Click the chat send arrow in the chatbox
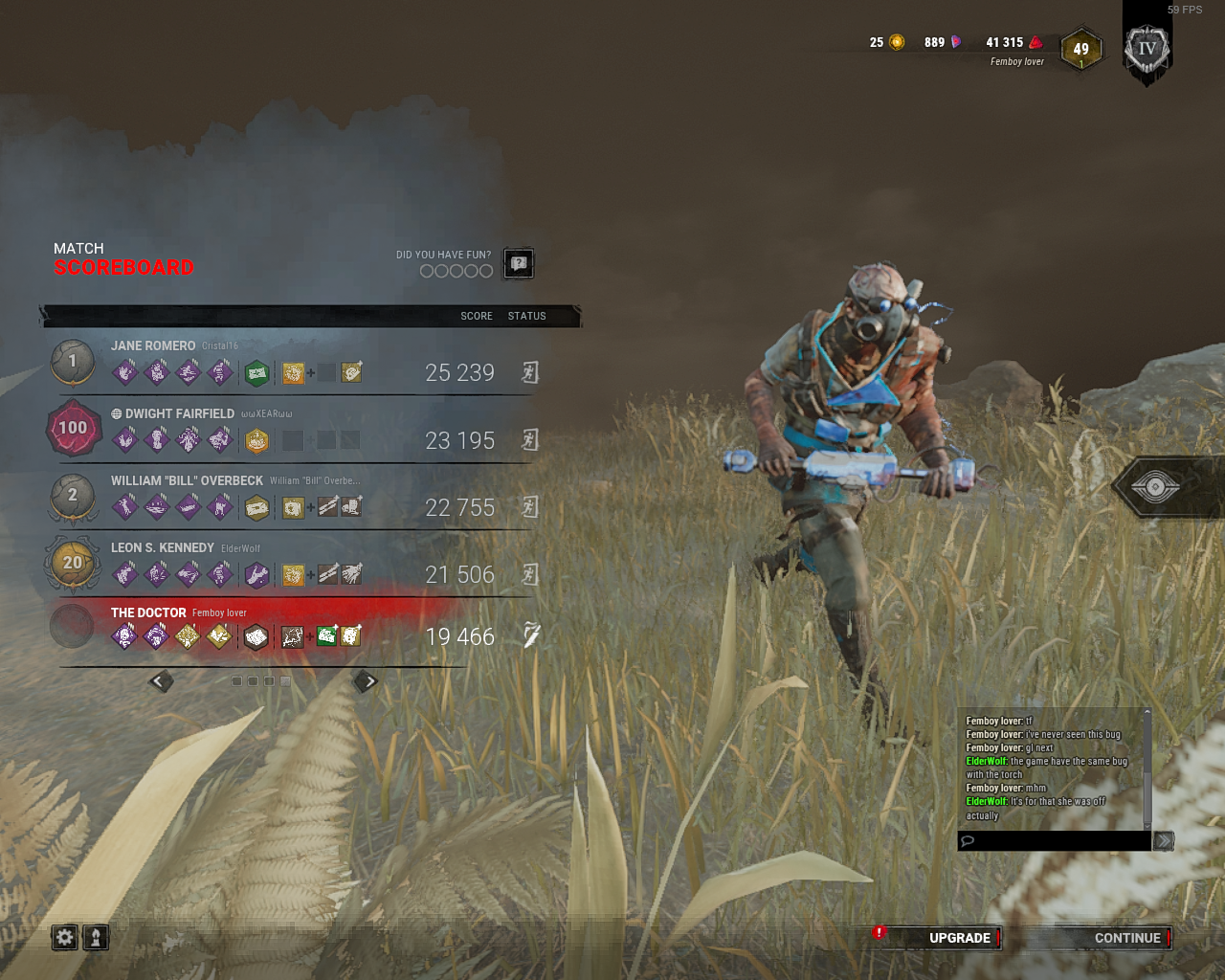 pos(1164,840)
